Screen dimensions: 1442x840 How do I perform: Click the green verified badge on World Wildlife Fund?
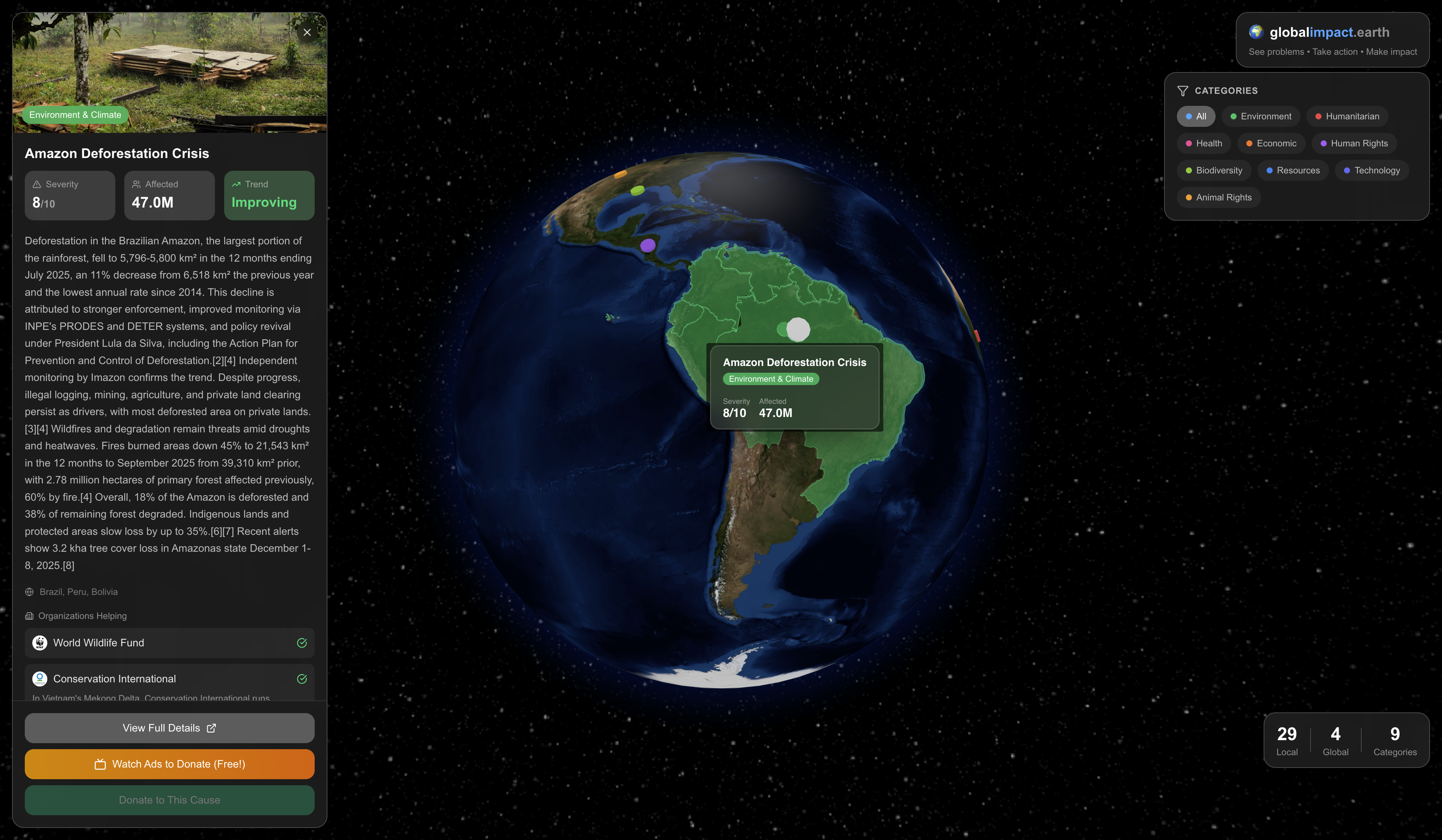point(302,643)
